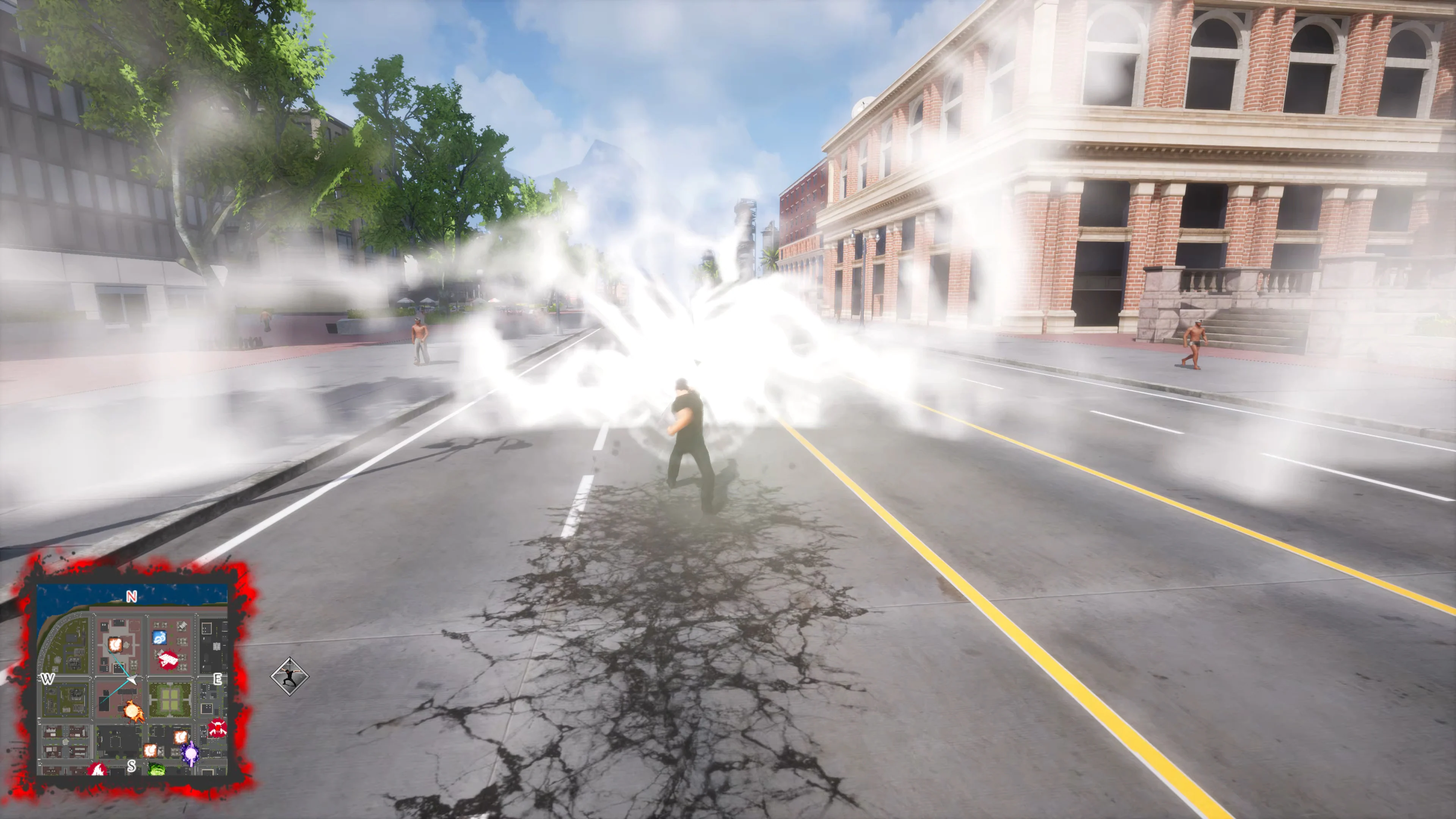Click the N compass letter on the minimap
Screen dimensions: 1456x819
[131, 597]
